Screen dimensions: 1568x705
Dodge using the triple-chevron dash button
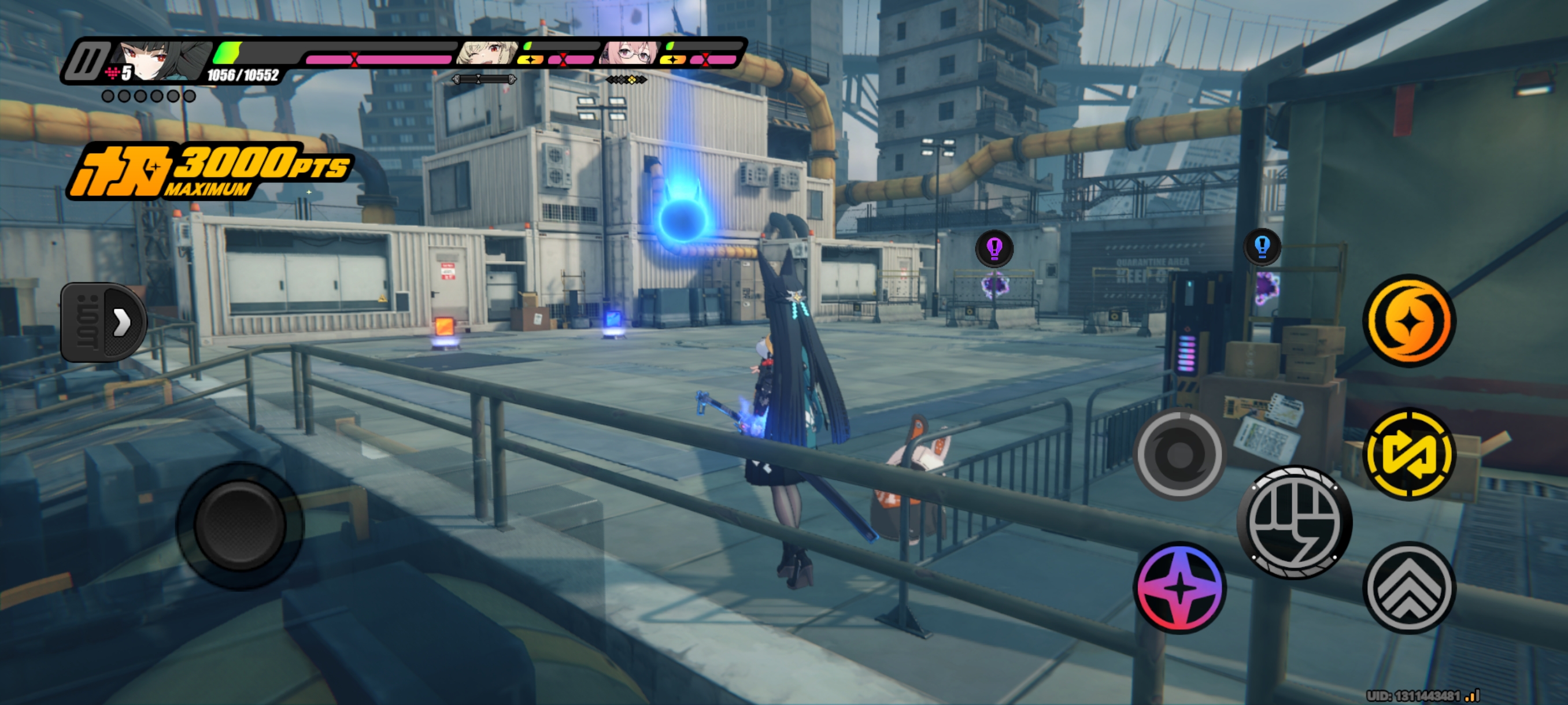1408,587
